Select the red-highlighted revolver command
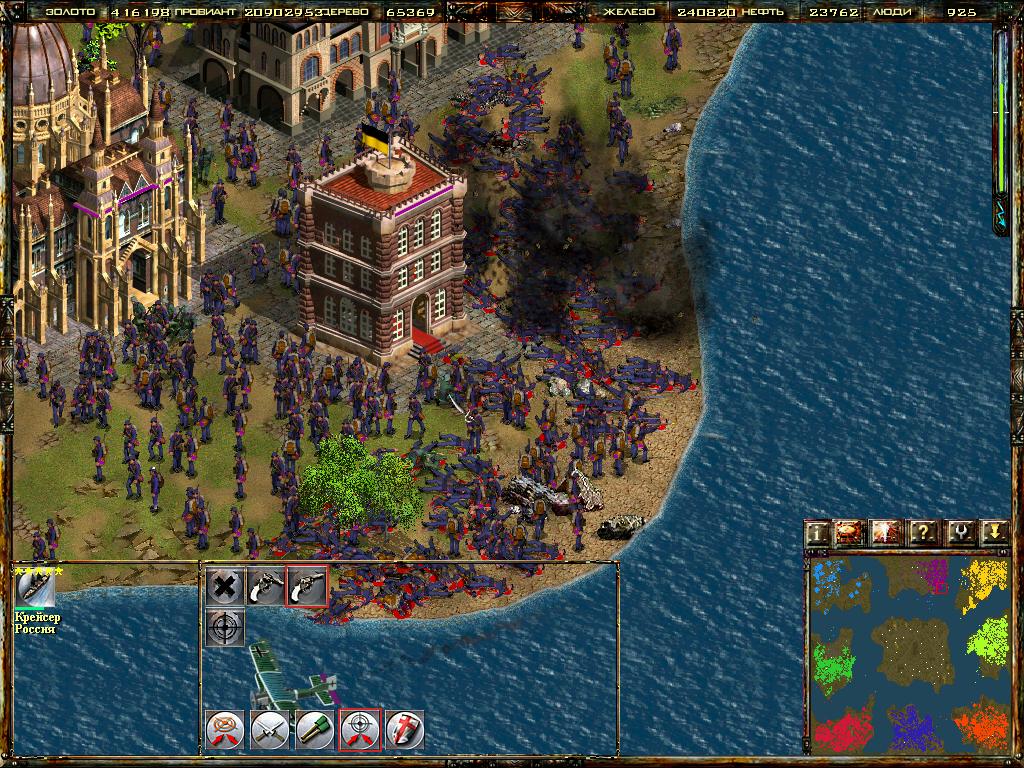Image resolution: width=1024 pixels, height=768 pixels. point(306,586)
